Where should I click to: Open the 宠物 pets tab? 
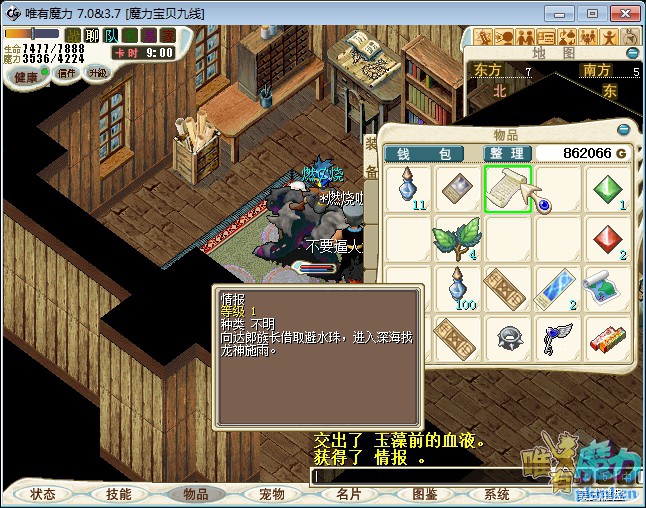point(271,494)
